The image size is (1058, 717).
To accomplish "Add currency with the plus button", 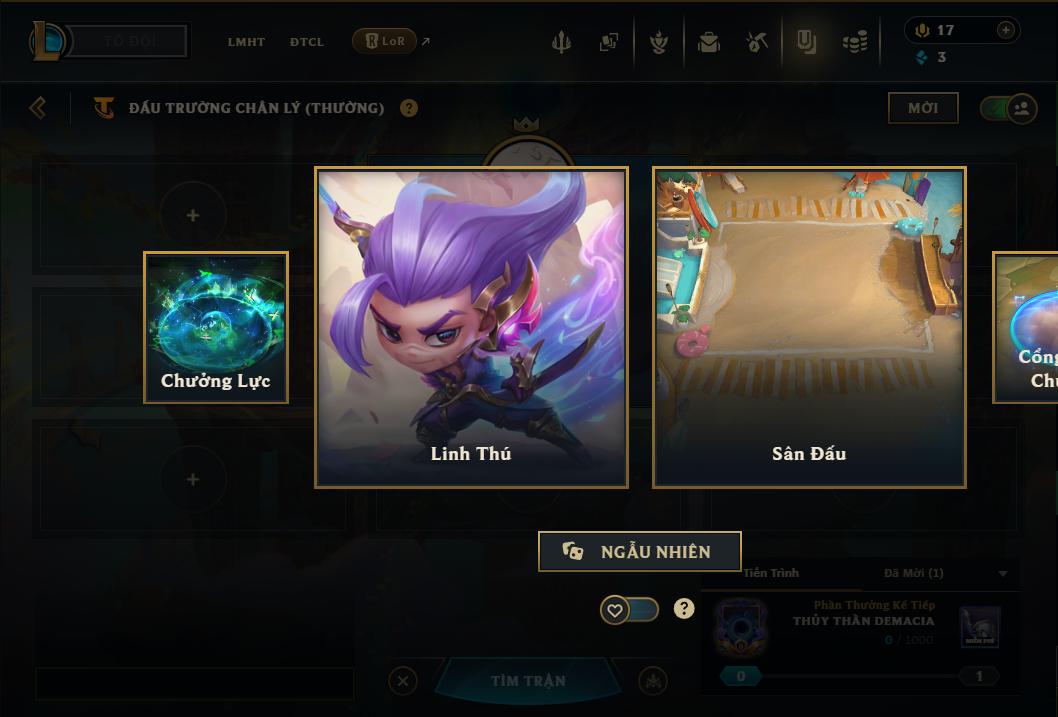I will coord(1005,30).
